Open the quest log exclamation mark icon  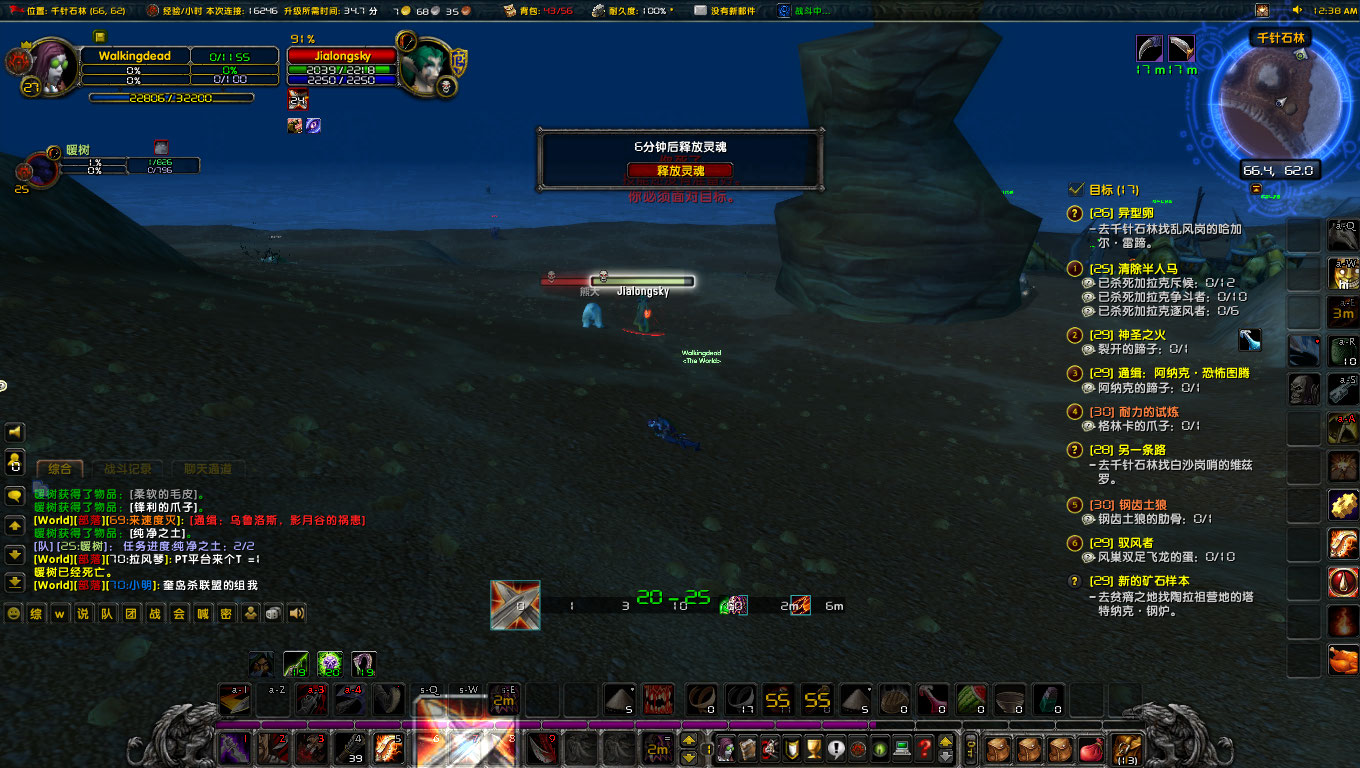tap(837, 749)
